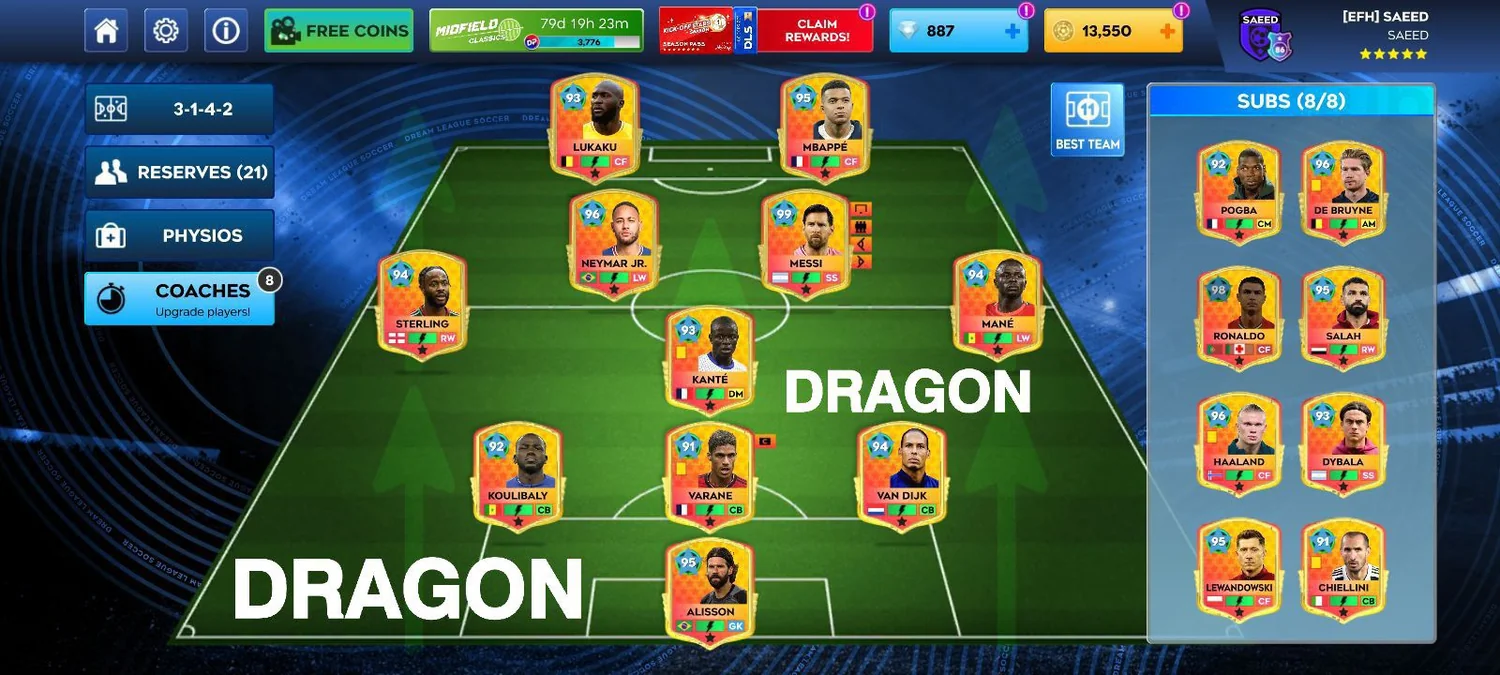1500x675 pixels.
Task: Choose De Bruyne on the bench
Action: (1343, 190)
